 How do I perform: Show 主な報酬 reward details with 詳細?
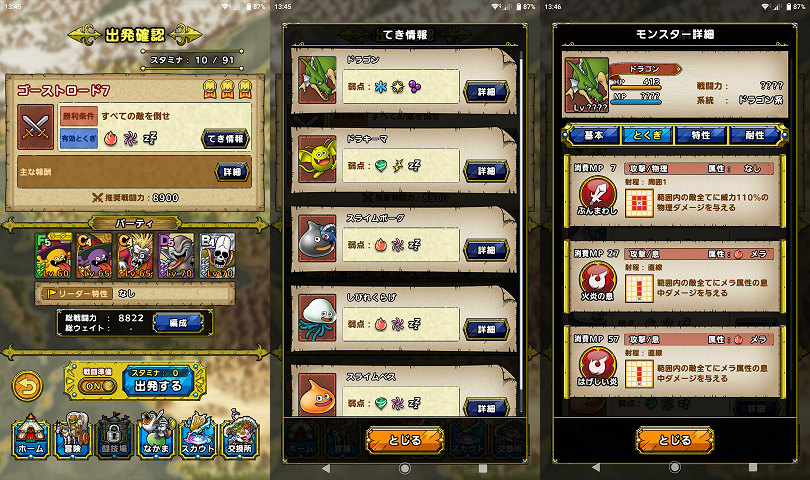[x=232, y=172]
